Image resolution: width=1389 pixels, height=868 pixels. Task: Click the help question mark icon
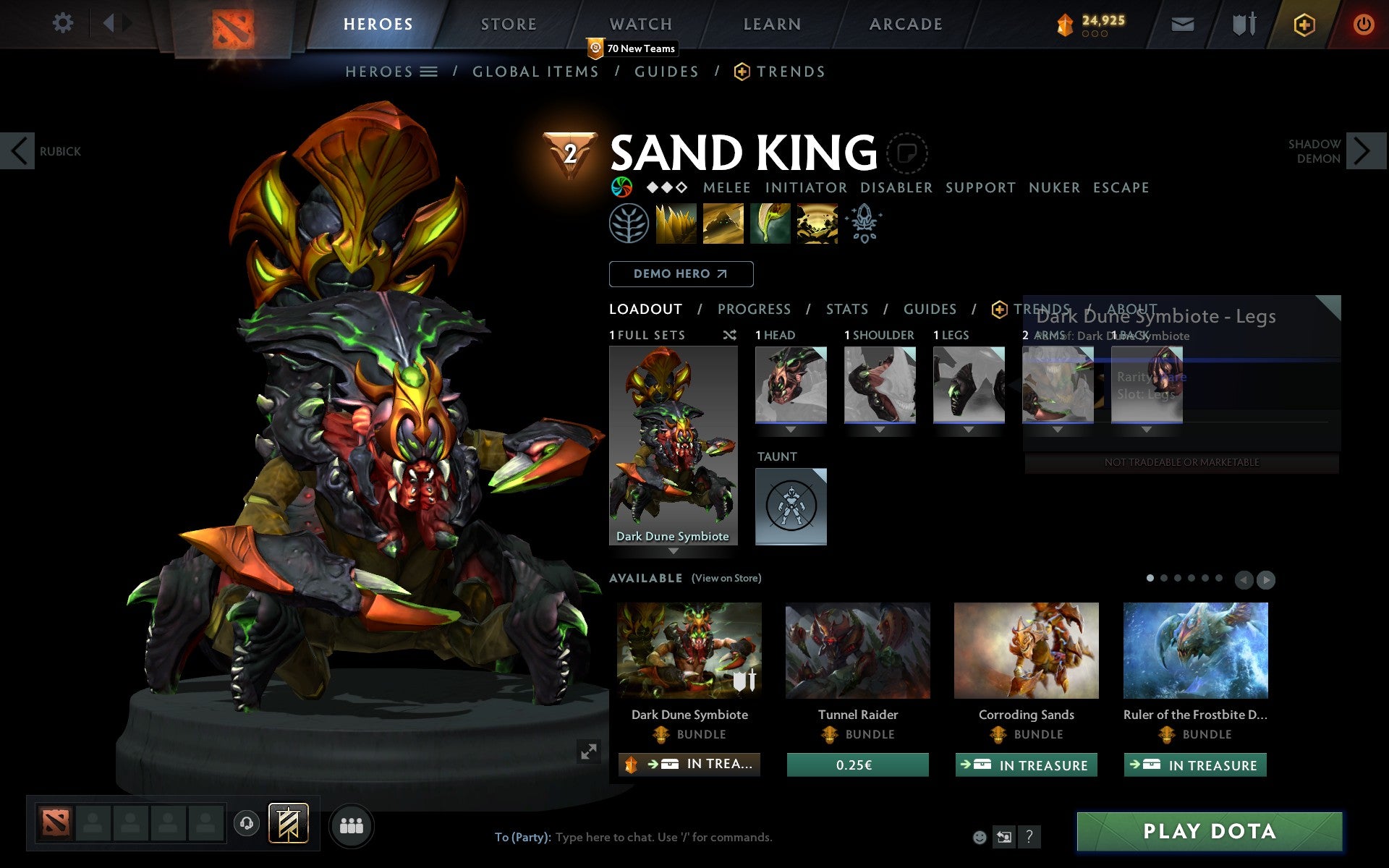1028,838
